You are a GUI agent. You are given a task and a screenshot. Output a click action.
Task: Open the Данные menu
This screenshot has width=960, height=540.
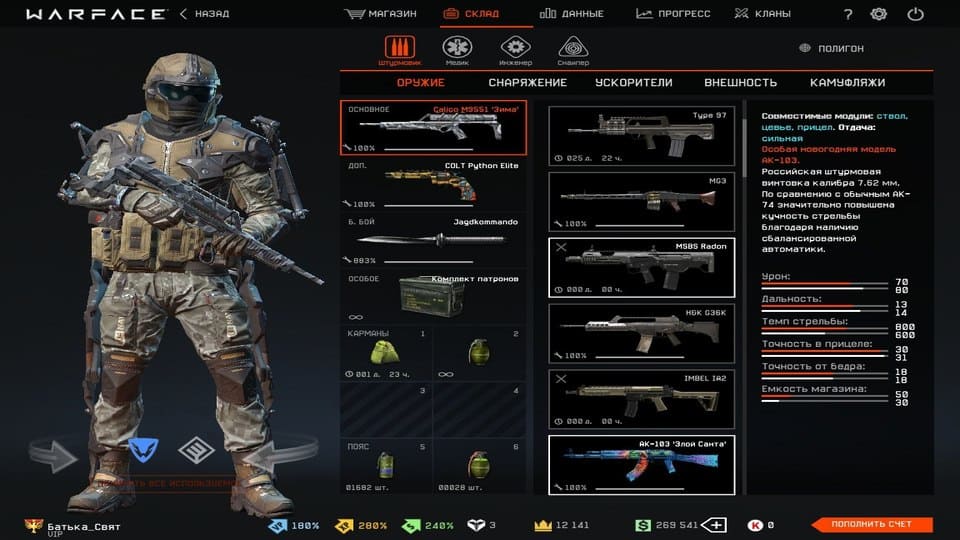click(x=572, y=14)
